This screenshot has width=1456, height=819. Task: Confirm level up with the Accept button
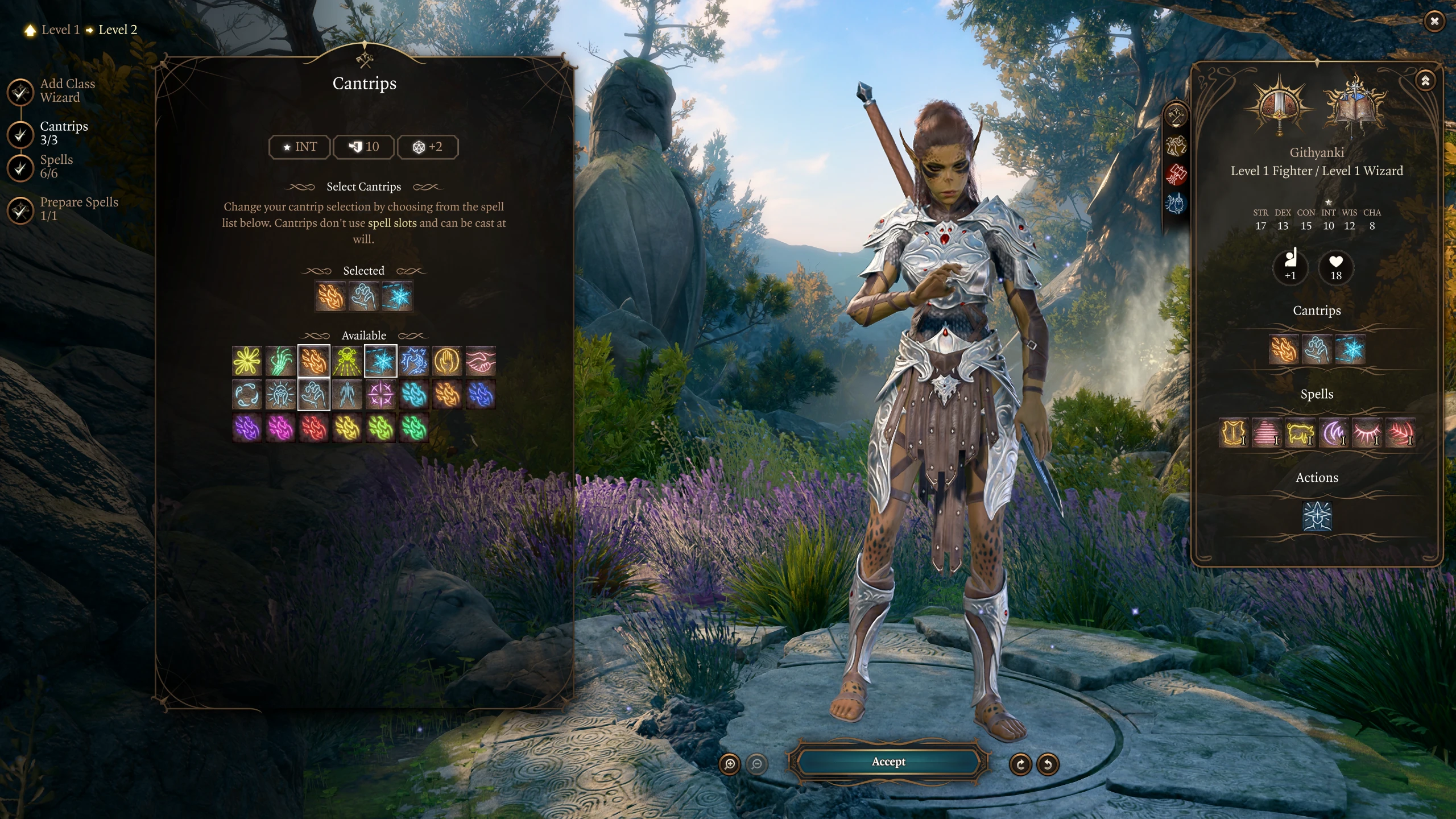tap(888, 762)
